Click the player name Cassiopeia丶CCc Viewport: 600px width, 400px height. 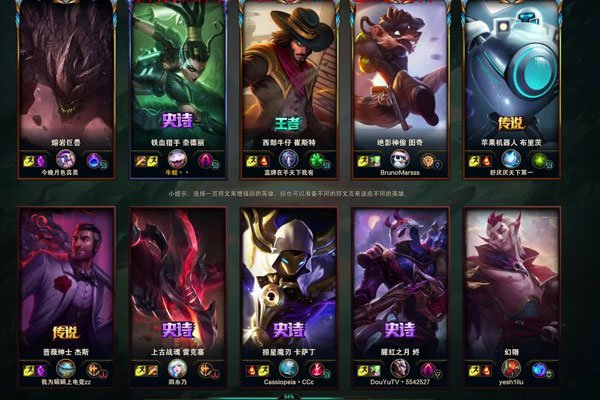point(288,384)
